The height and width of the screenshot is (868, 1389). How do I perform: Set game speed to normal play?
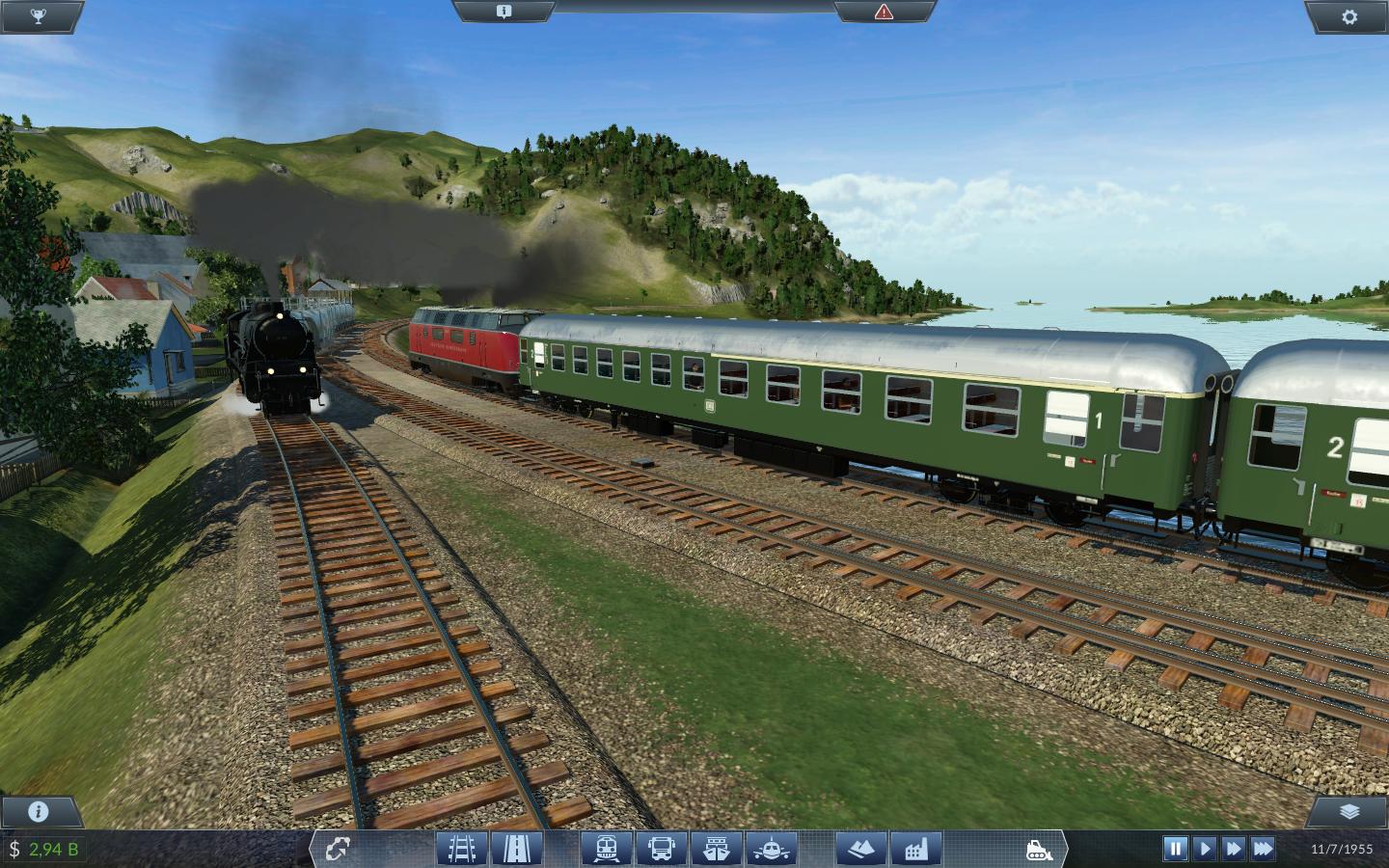[1204, 849]
